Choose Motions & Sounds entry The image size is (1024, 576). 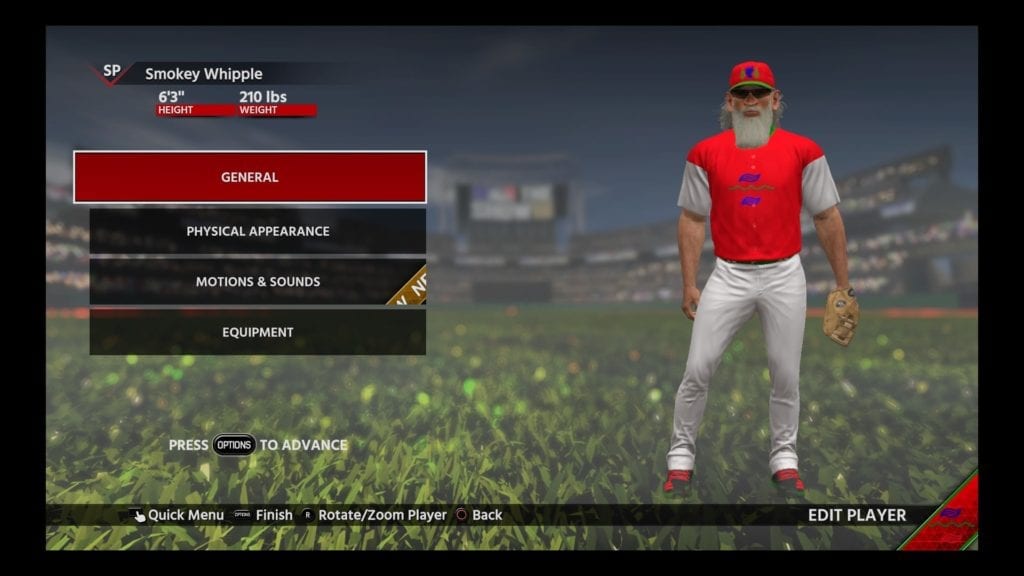[x=258, y=282]
